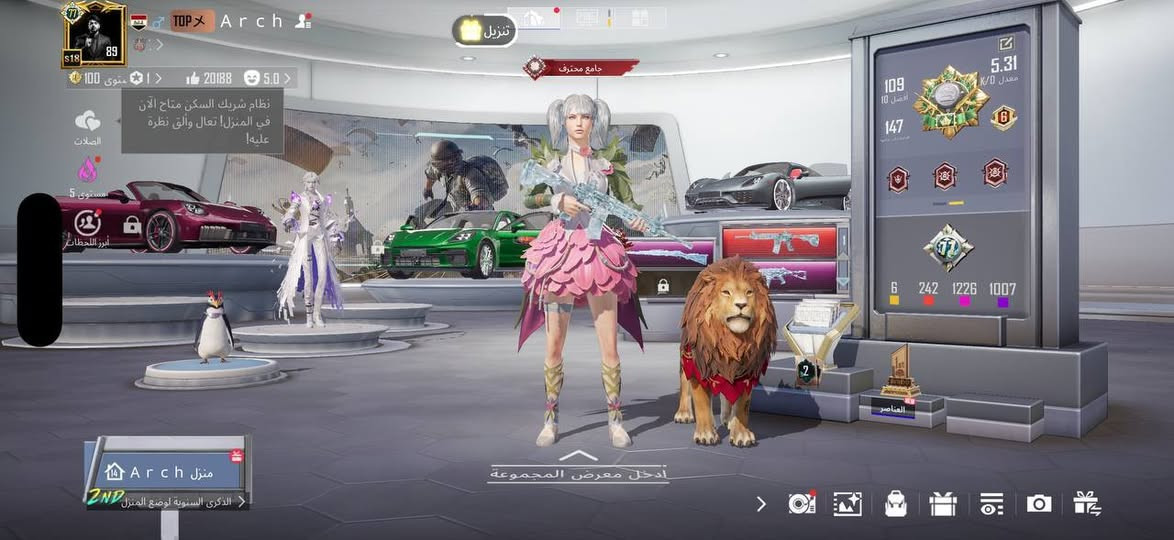Screen dimensions: 1174x540
Task: Open the visibility list eye icon
Action: click(991, 504)
